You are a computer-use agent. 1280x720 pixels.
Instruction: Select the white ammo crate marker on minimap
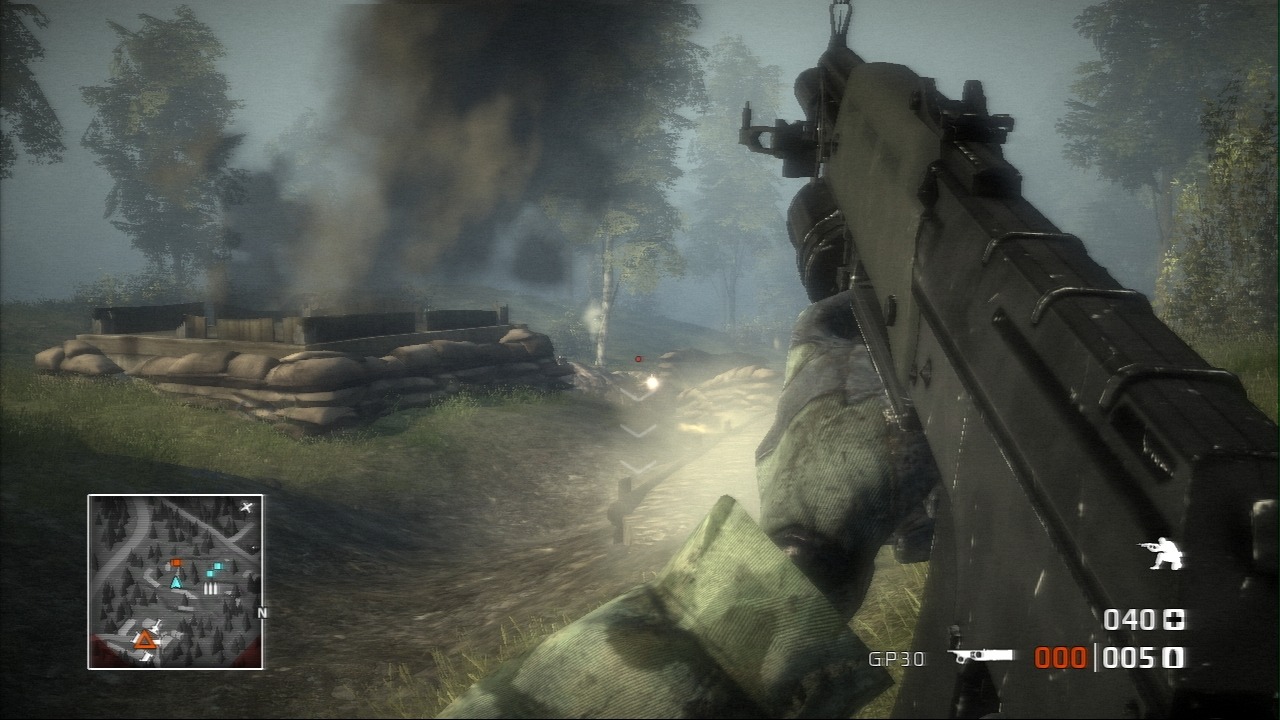(x=210, y=589)
